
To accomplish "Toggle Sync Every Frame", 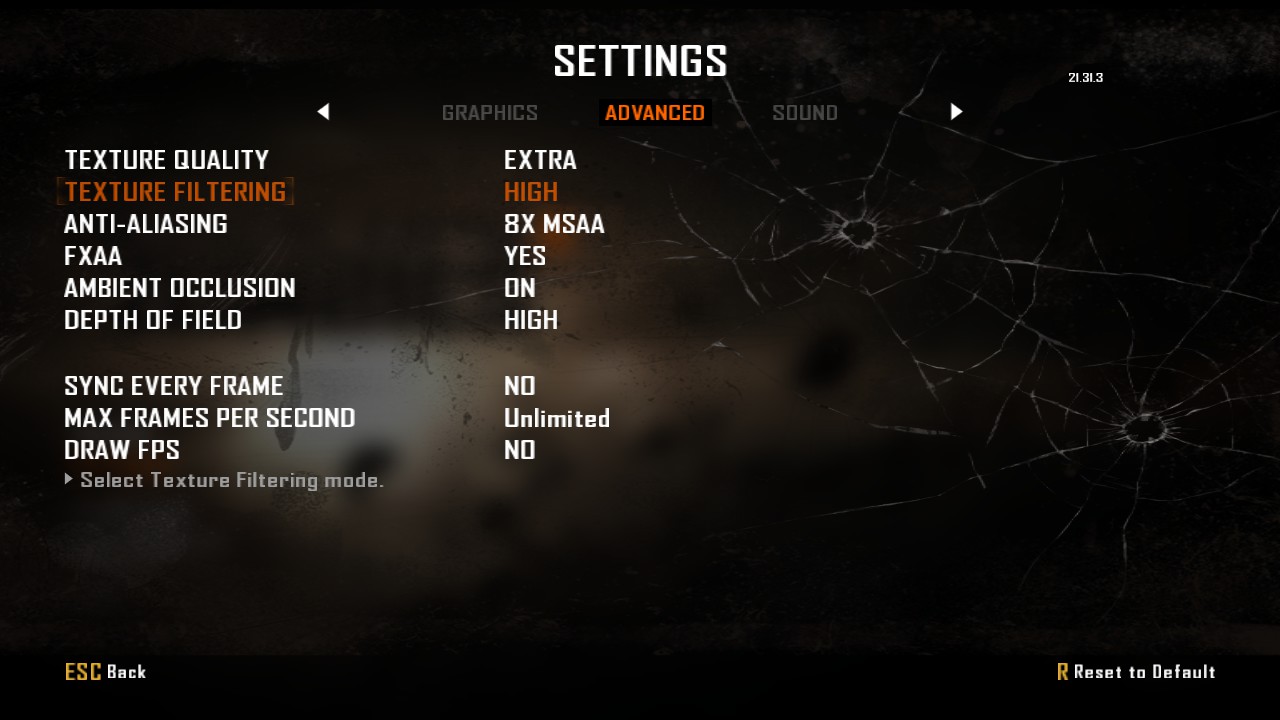I will click(x=173, y=386).
